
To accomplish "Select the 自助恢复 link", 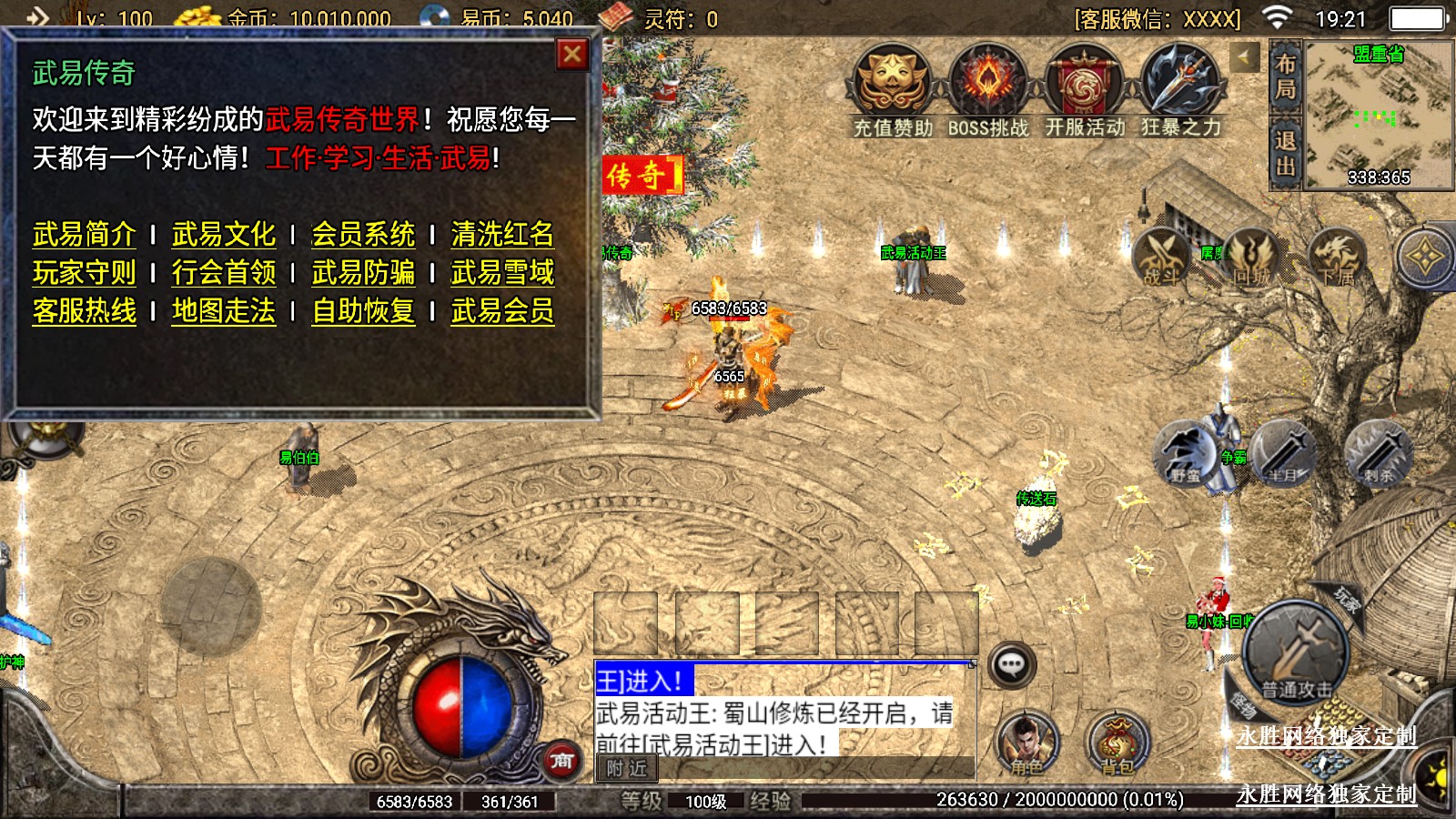I will [363, 311].
